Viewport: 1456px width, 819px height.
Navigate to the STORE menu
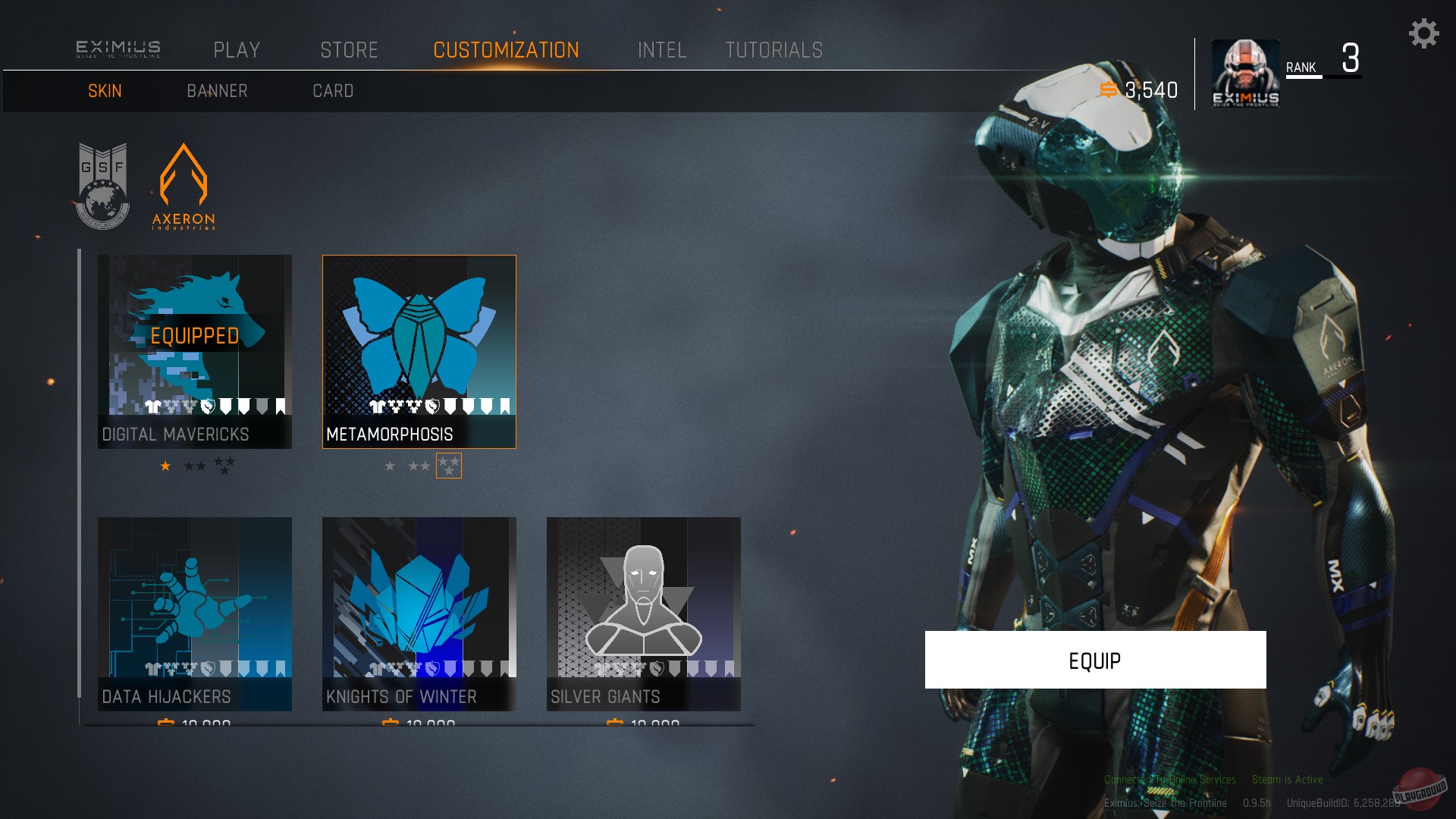[350, 50]
